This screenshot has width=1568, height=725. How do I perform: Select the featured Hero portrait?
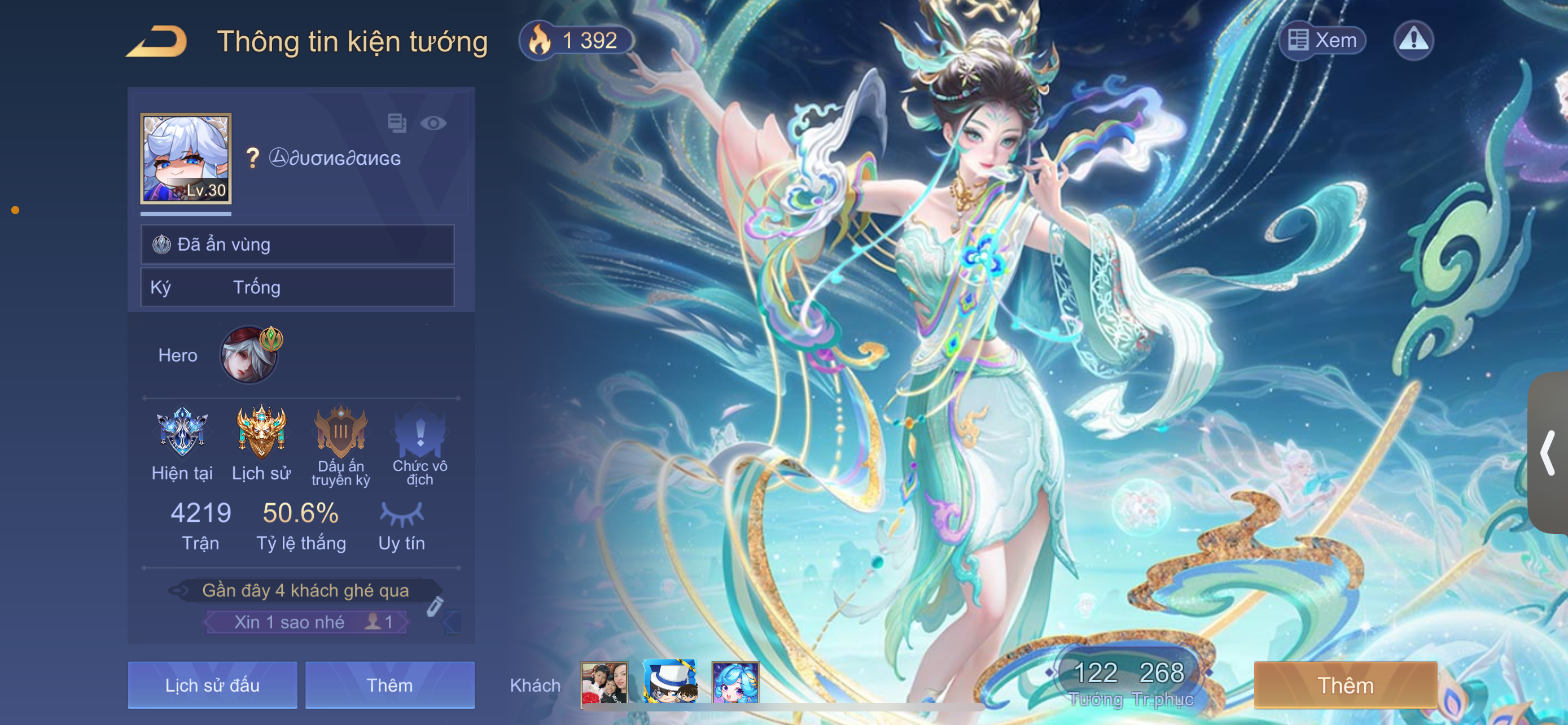click(249, 355)
